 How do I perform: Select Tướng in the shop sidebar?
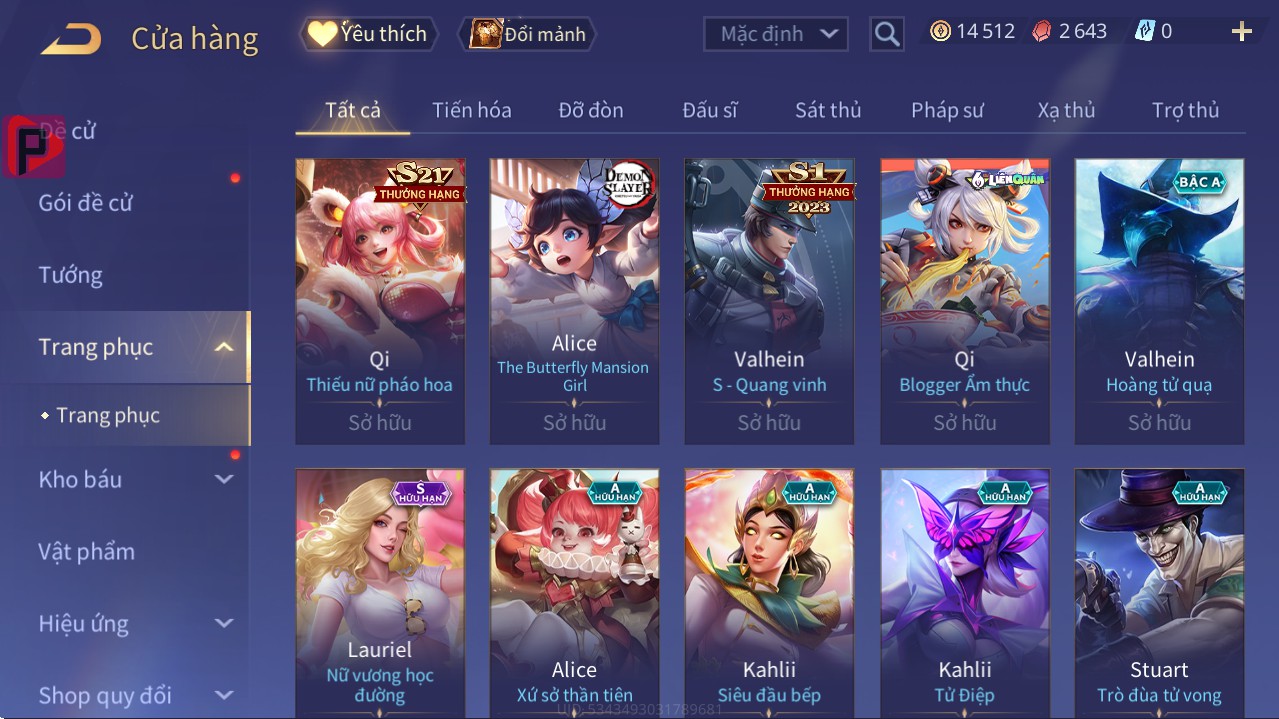point(70,275)
